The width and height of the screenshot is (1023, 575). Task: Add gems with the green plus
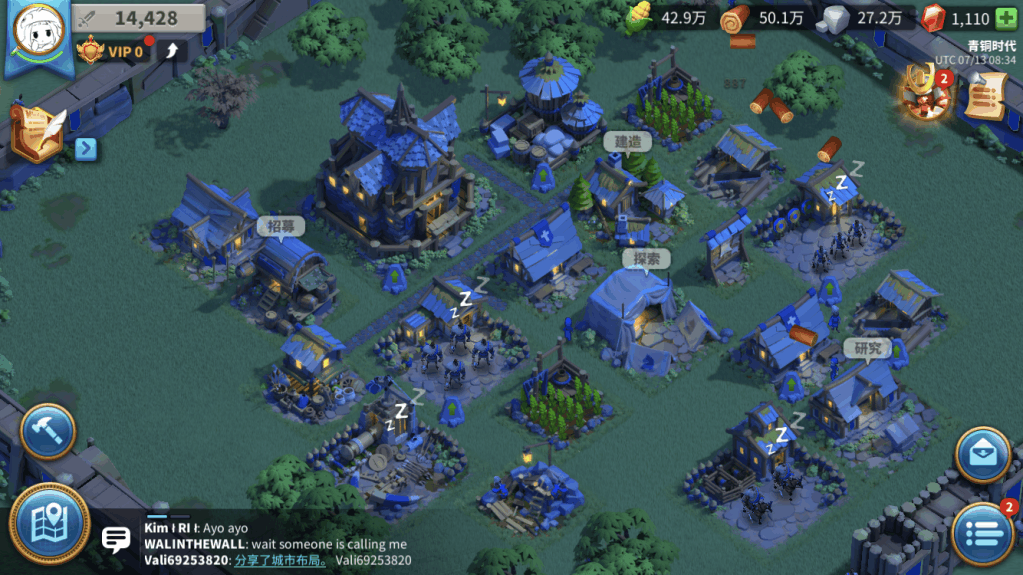(1005, 19)
